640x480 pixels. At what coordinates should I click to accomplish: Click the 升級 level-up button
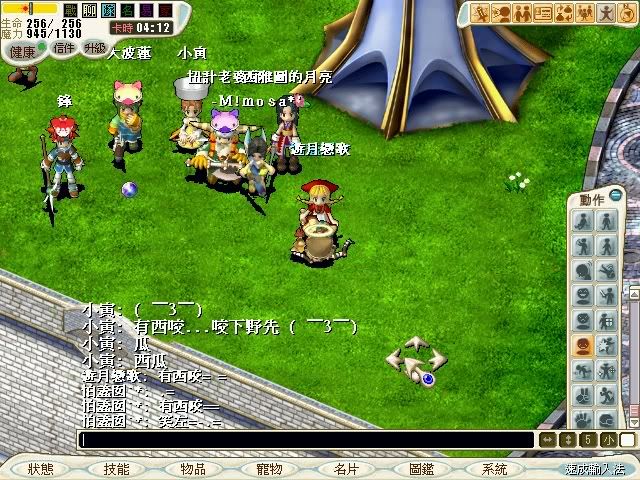coord(96,48)
